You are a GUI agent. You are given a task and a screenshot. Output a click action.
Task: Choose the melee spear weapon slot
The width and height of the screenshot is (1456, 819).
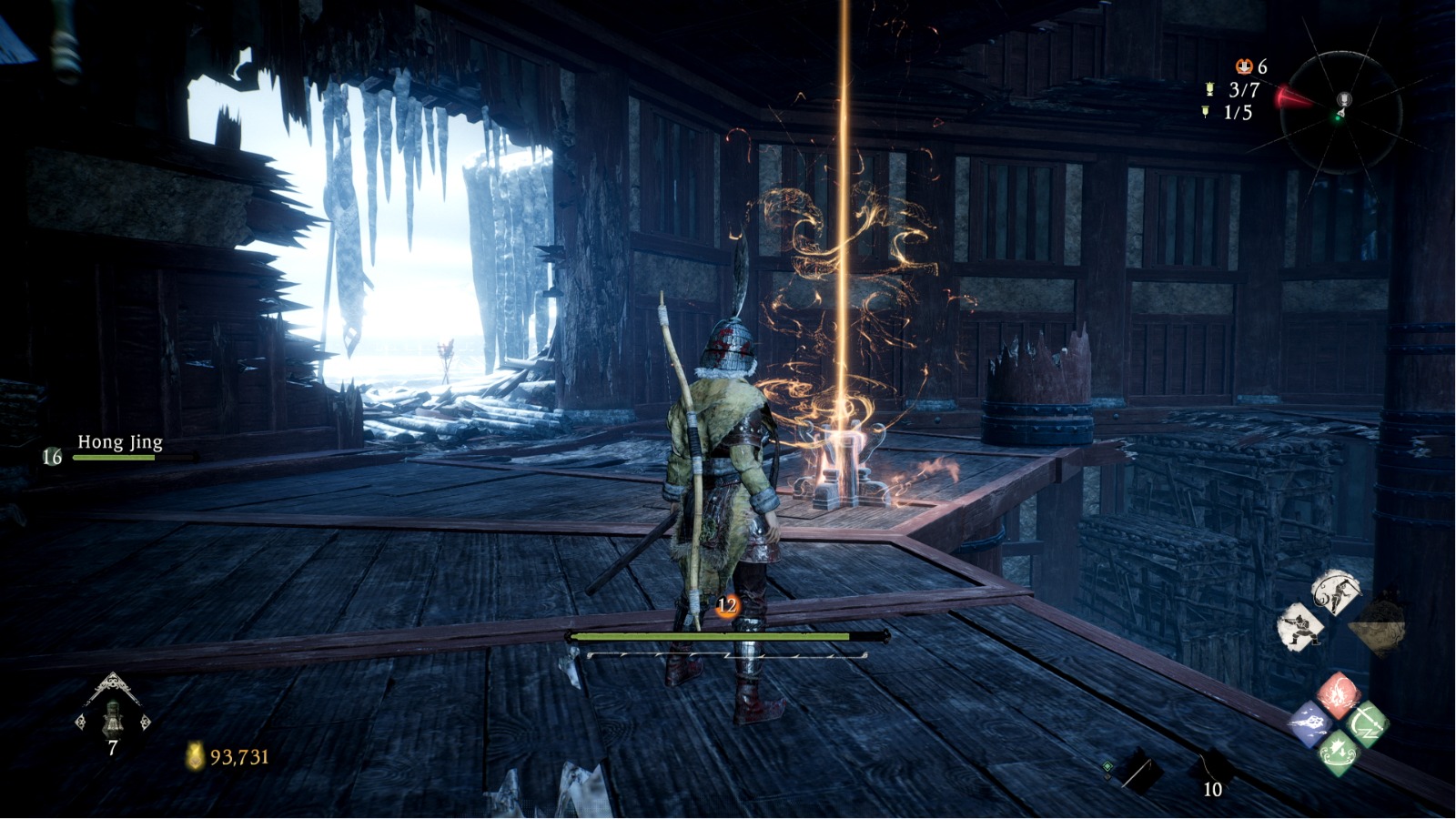[x=1137, y=771]
